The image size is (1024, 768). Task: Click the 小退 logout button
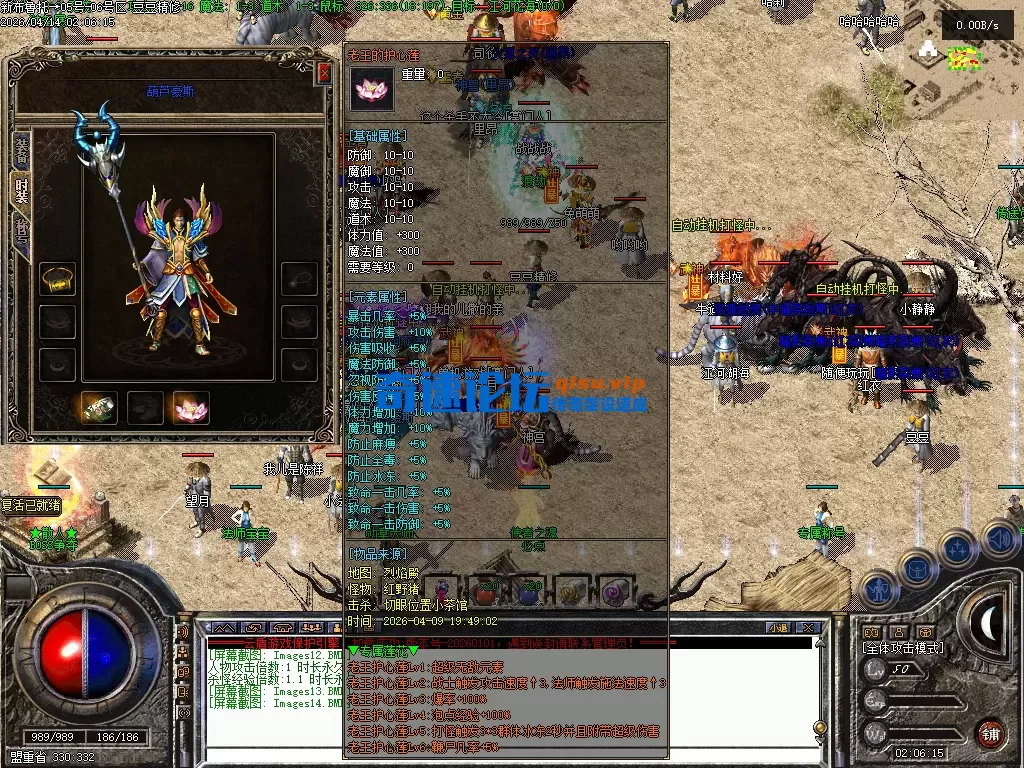click(778, 627)
